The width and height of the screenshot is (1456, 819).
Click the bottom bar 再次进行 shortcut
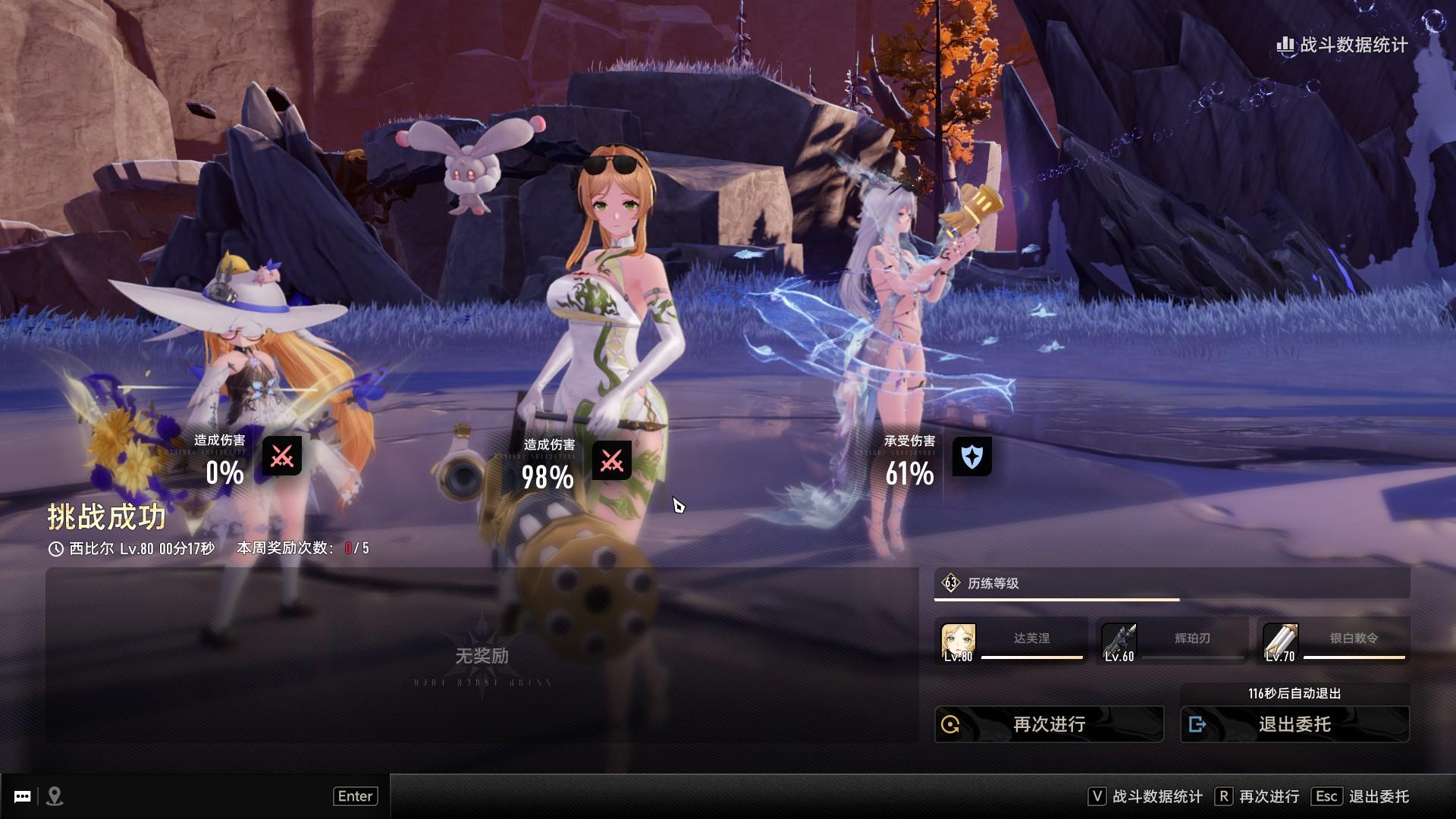point(1257,796)
